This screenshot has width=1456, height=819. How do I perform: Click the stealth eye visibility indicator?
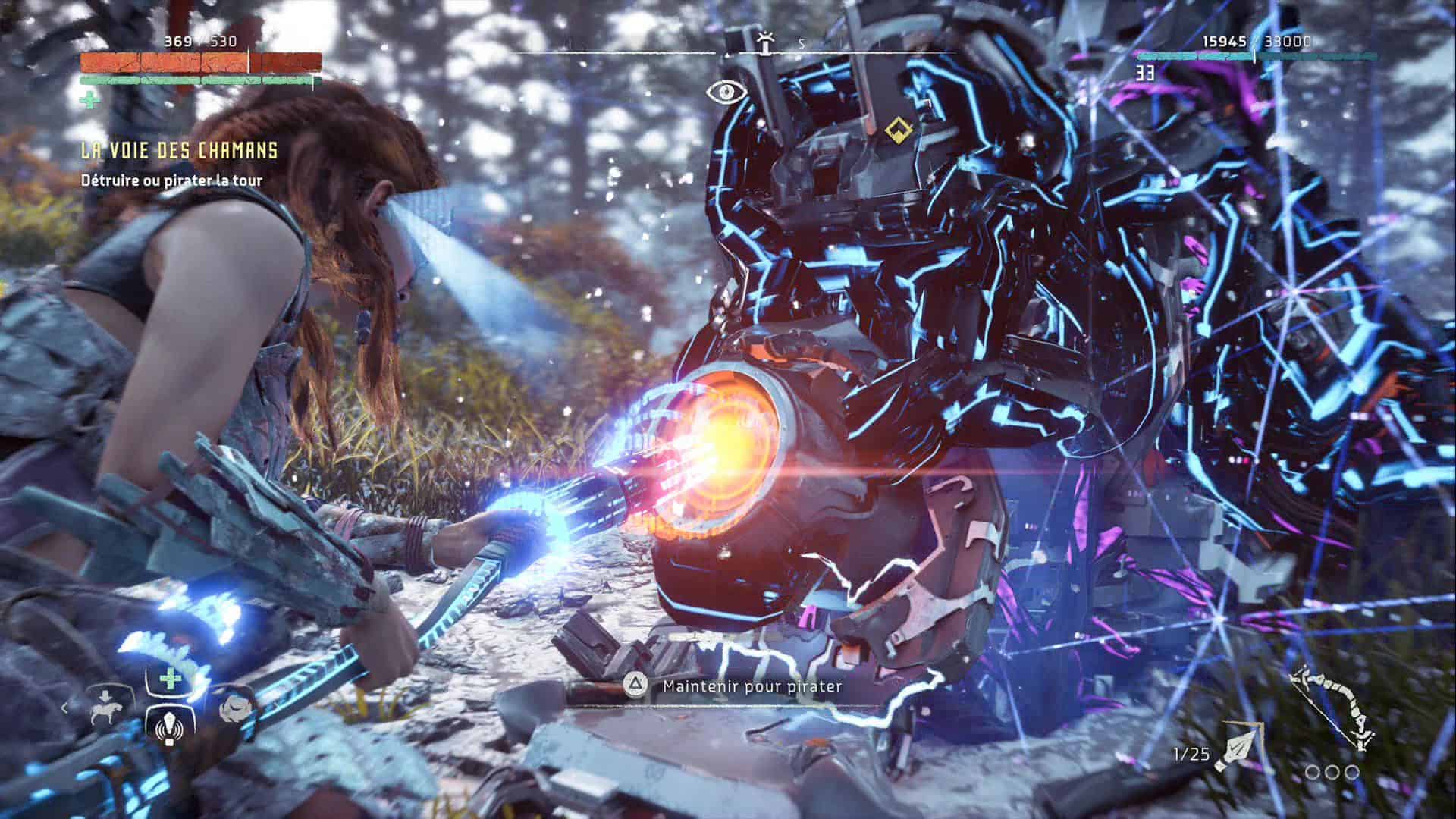click(x=726, y=92)
